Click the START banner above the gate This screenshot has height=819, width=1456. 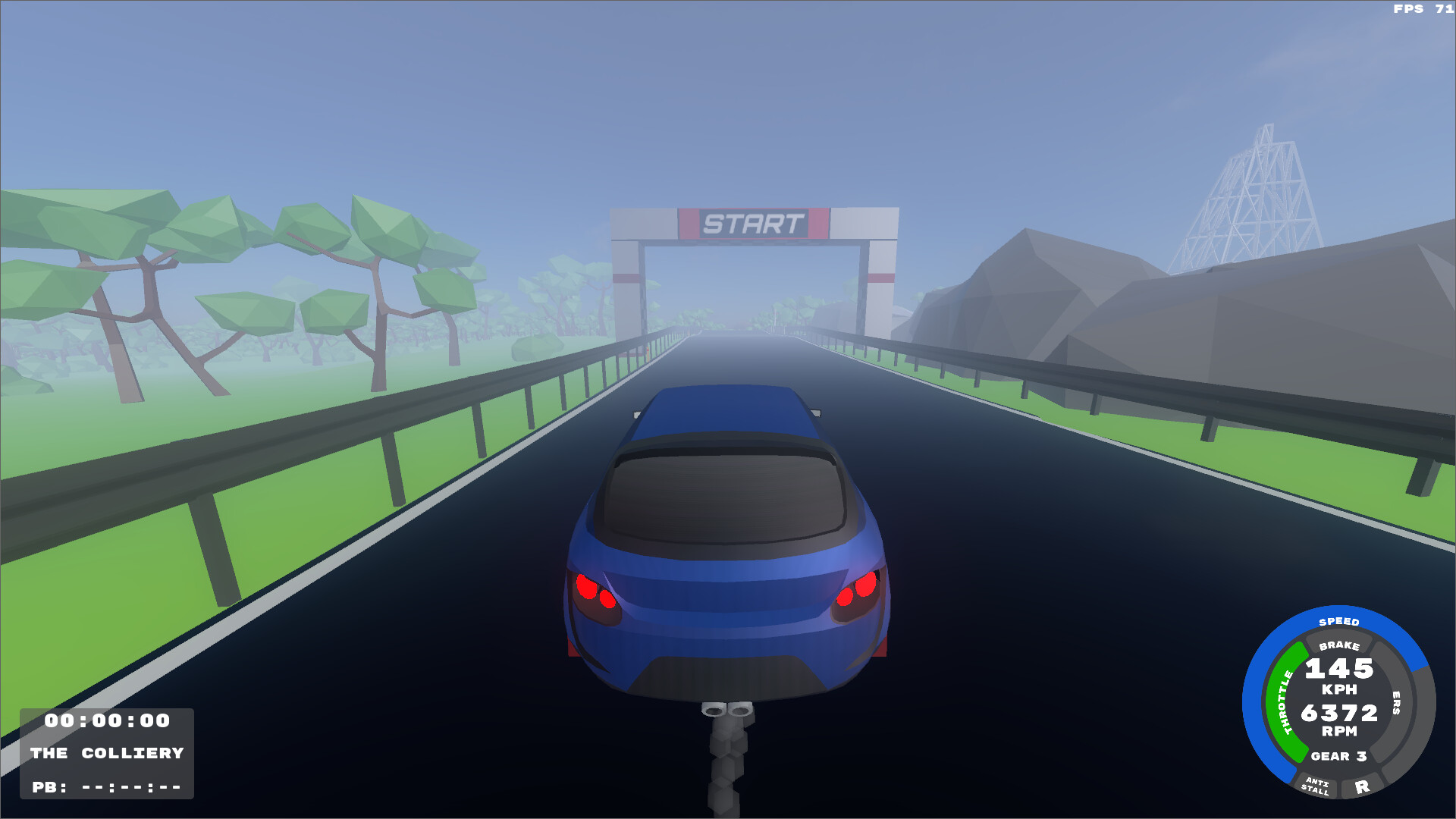pyautogui.click(x=755, y=222)
